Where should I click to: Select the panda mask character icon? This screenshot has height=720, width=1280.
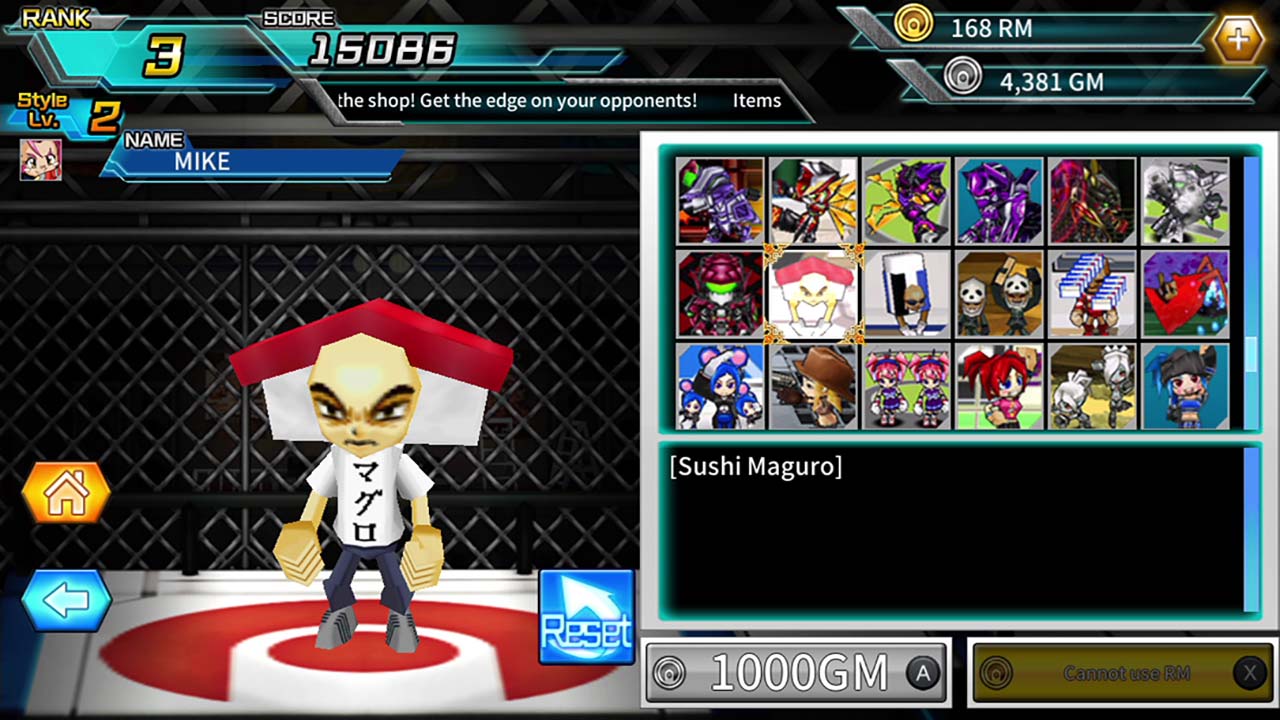[999, 293]
